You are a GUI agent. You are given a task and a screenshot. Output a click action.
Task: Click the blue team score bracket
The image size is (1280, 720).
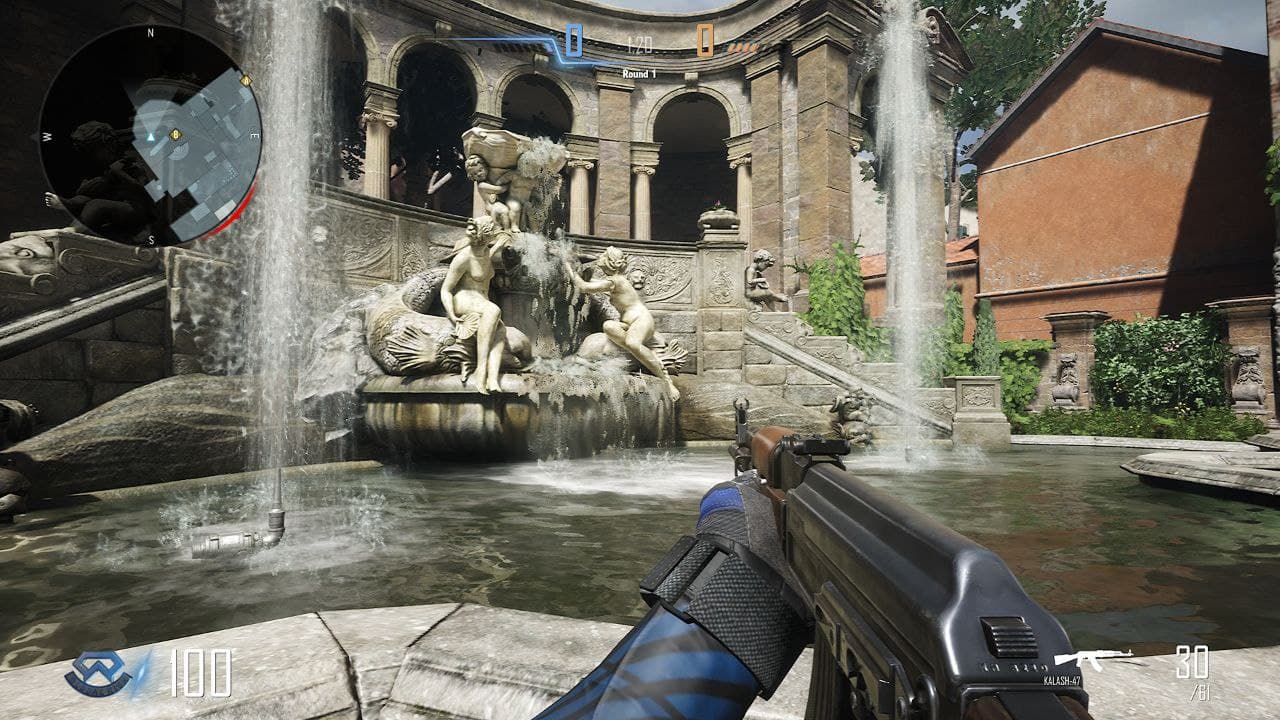tap(574, 41)
